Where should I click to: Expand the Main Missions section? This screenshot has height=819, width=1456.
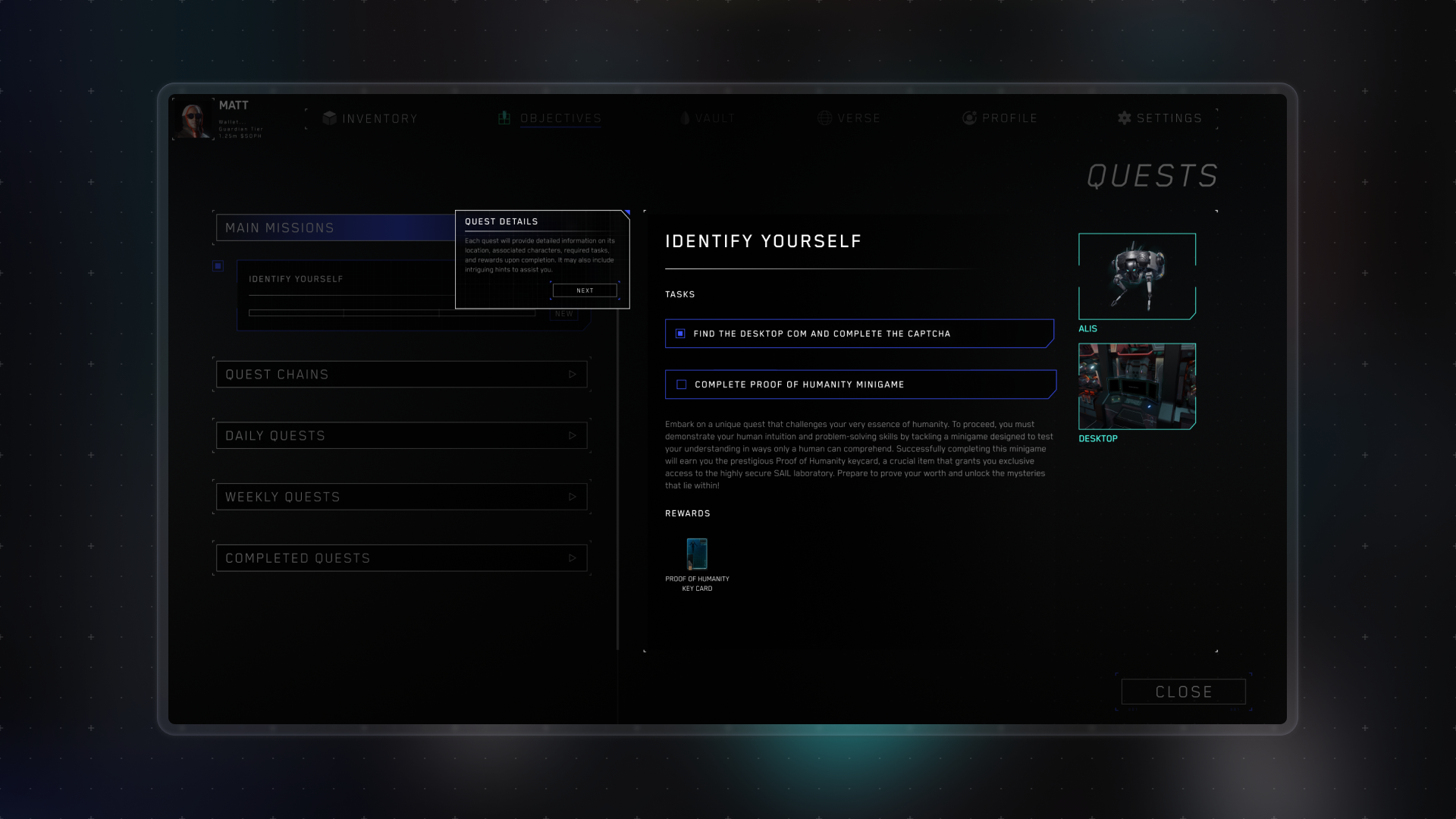point(335,228)
